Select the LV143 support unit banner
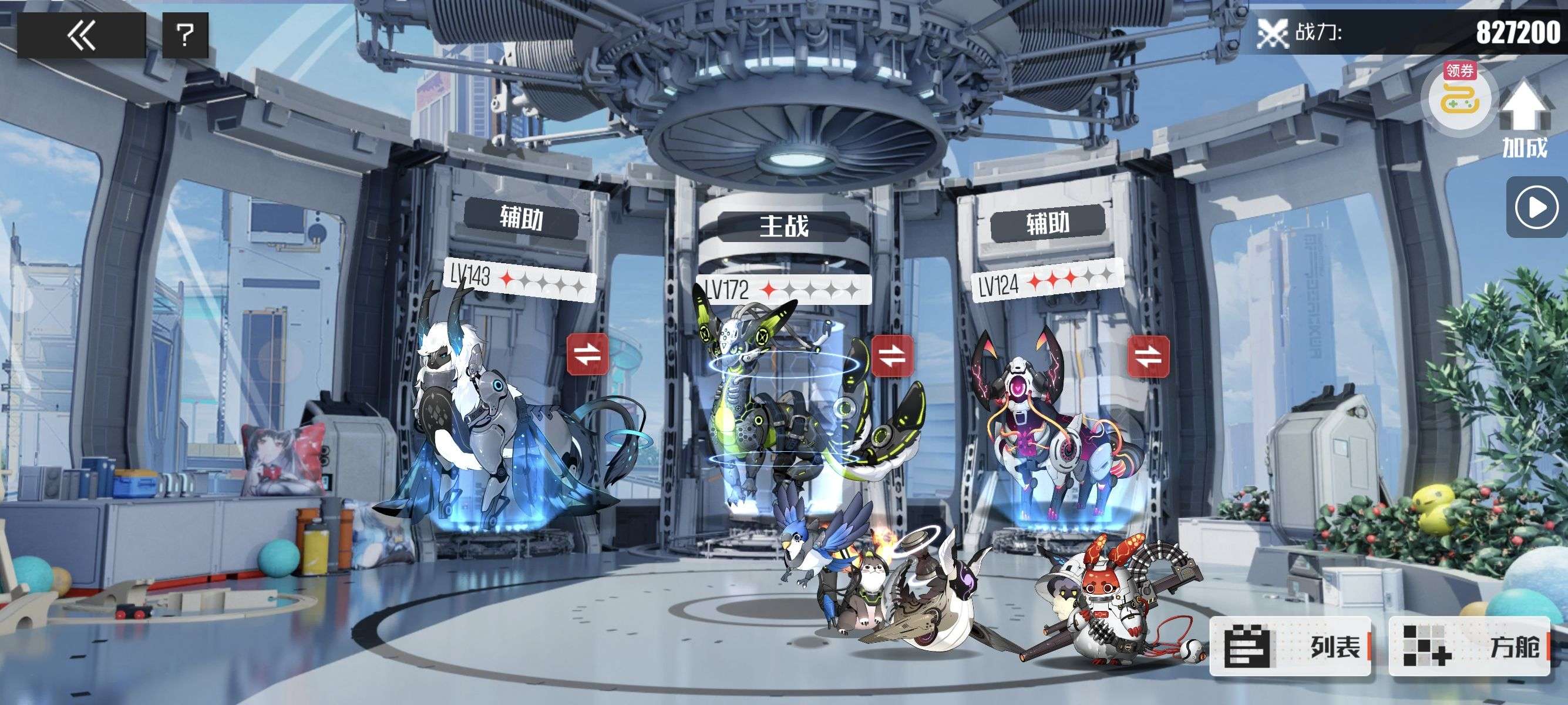The width and height of the screenshot is (1568, 705). [519, 279]
